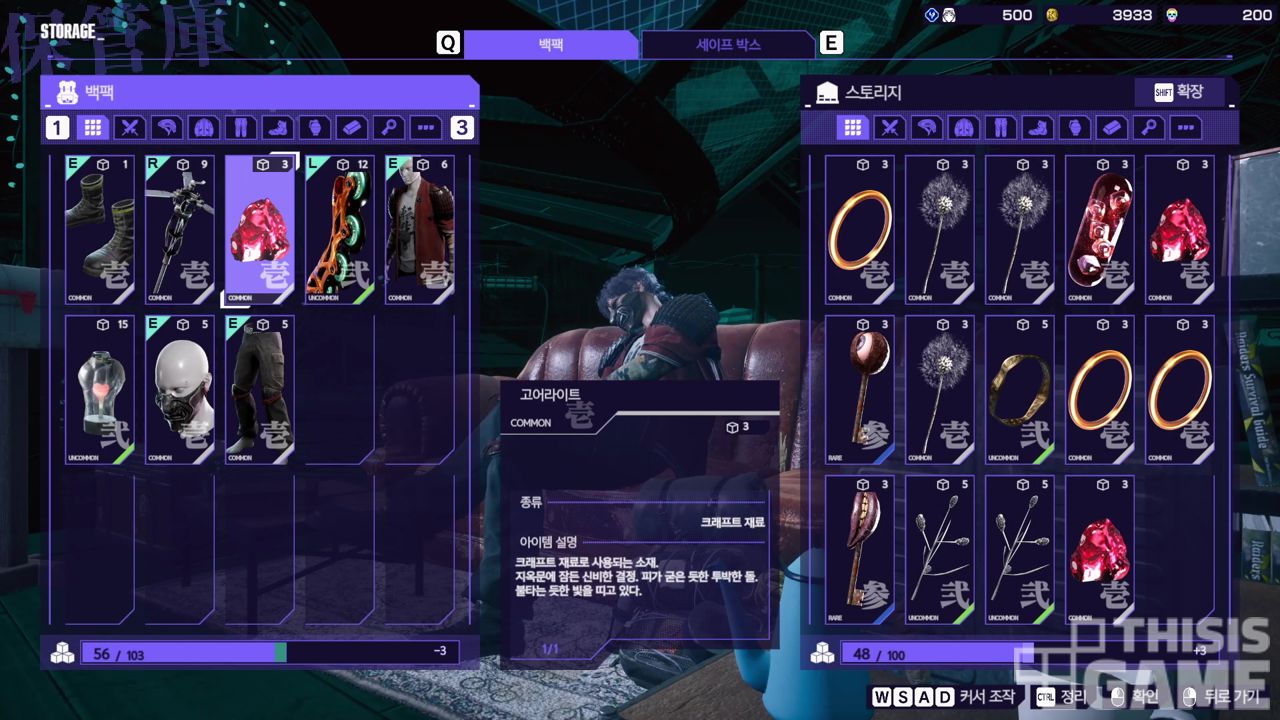
Task: Pick the orange roller skates slot
Action: click(340, 230)
